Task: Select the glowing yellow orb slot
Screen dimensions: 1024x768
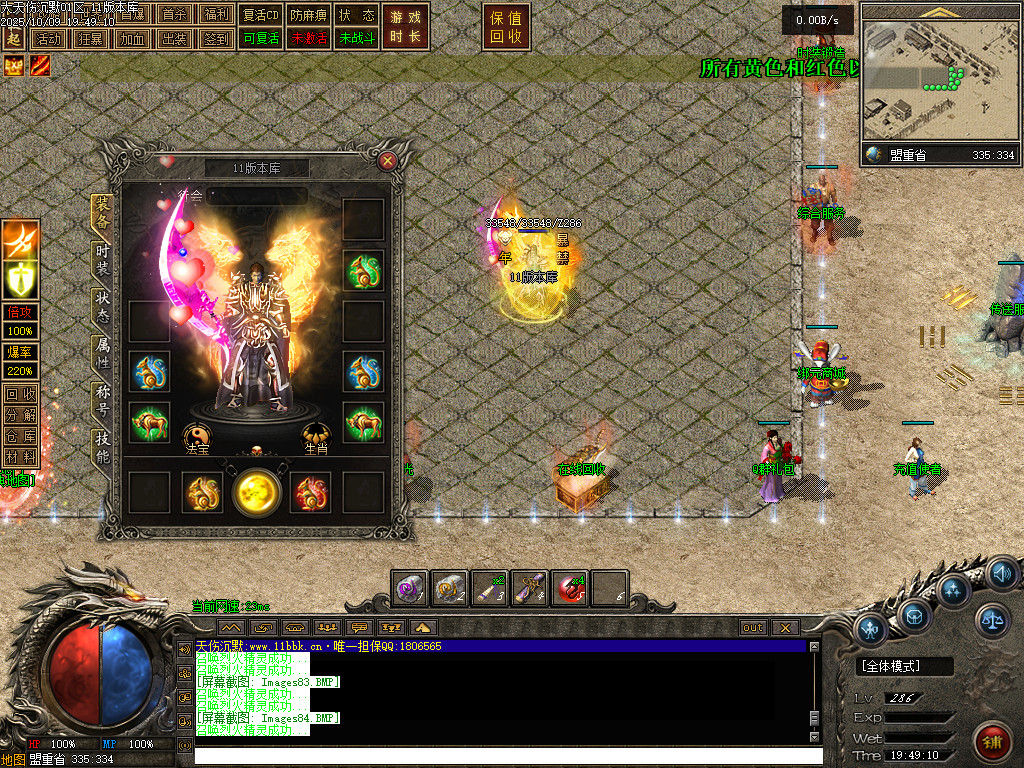Action: tap(256, 492)
